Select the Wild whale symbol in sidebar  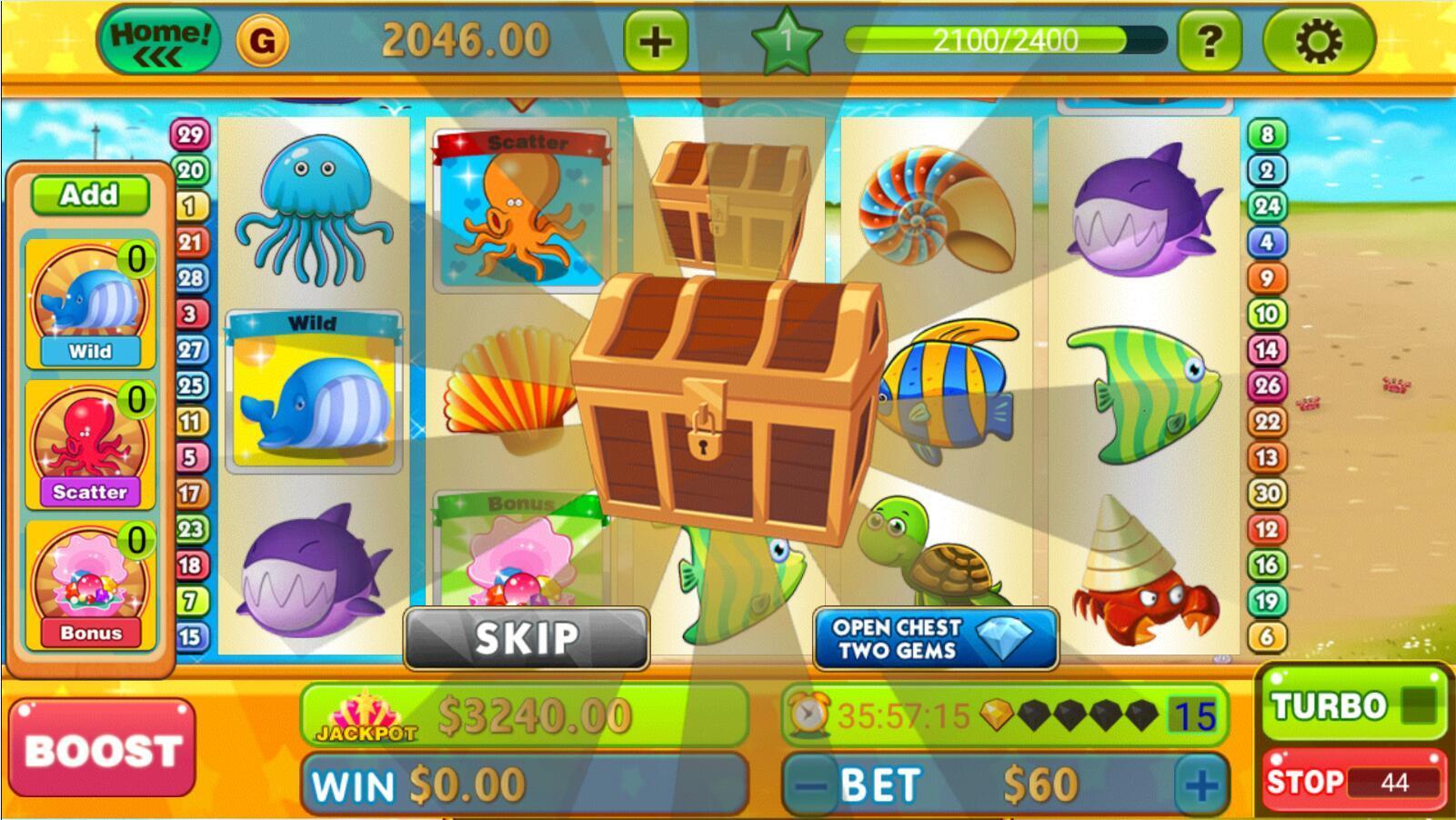[x=88, y=300]
